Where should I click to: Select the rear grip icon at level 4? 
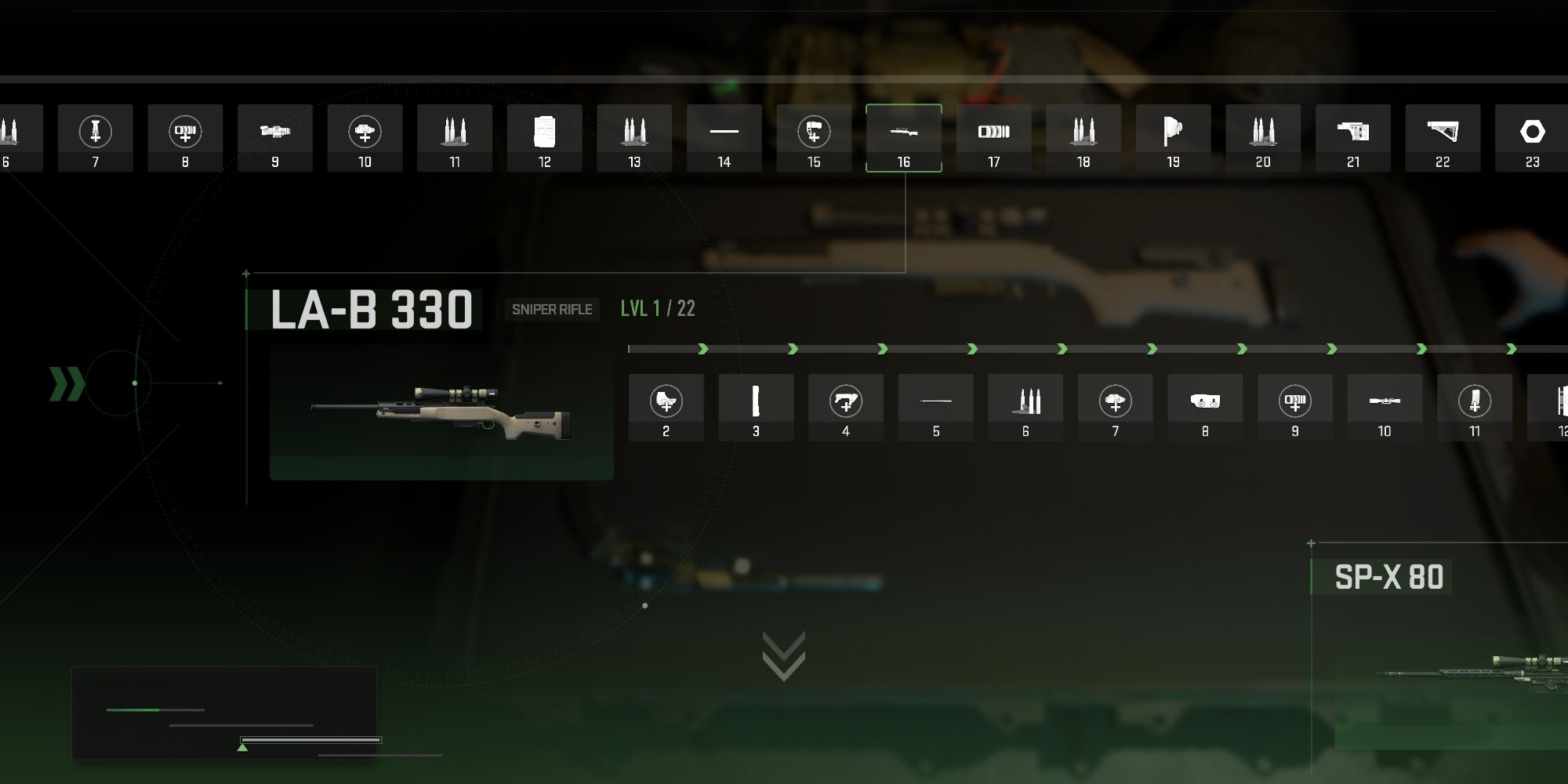[x=846, y=401]
